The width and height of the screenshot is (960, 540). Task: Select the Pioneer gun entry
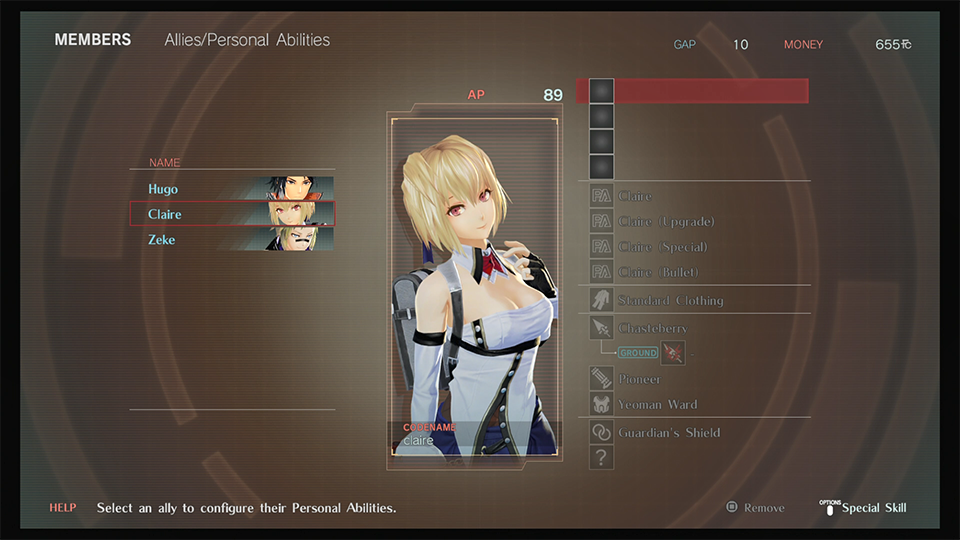pos(639,379)
